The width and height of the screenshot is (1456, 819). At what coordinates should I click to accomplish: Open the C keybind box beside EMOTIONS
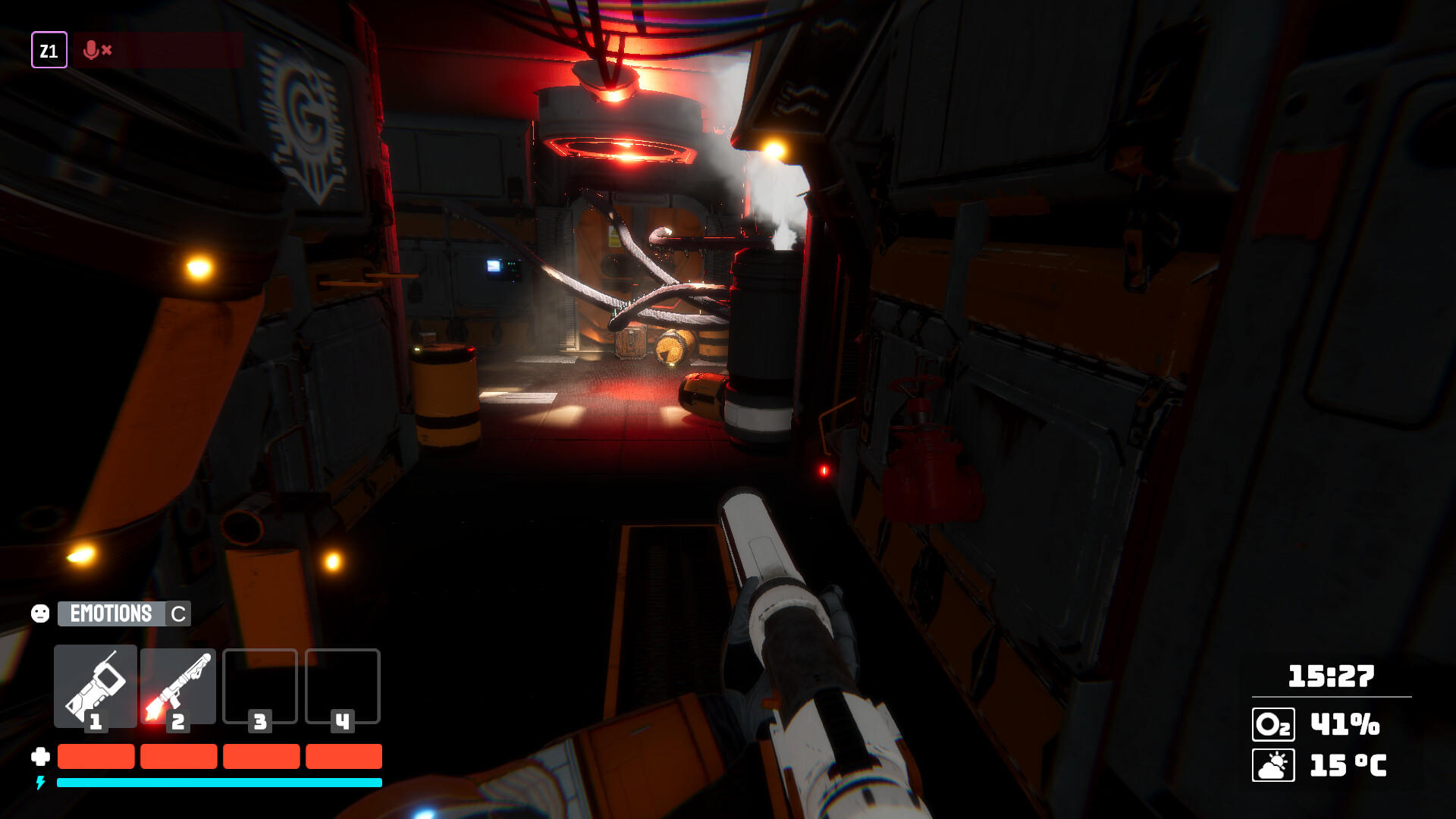point(177,613)
